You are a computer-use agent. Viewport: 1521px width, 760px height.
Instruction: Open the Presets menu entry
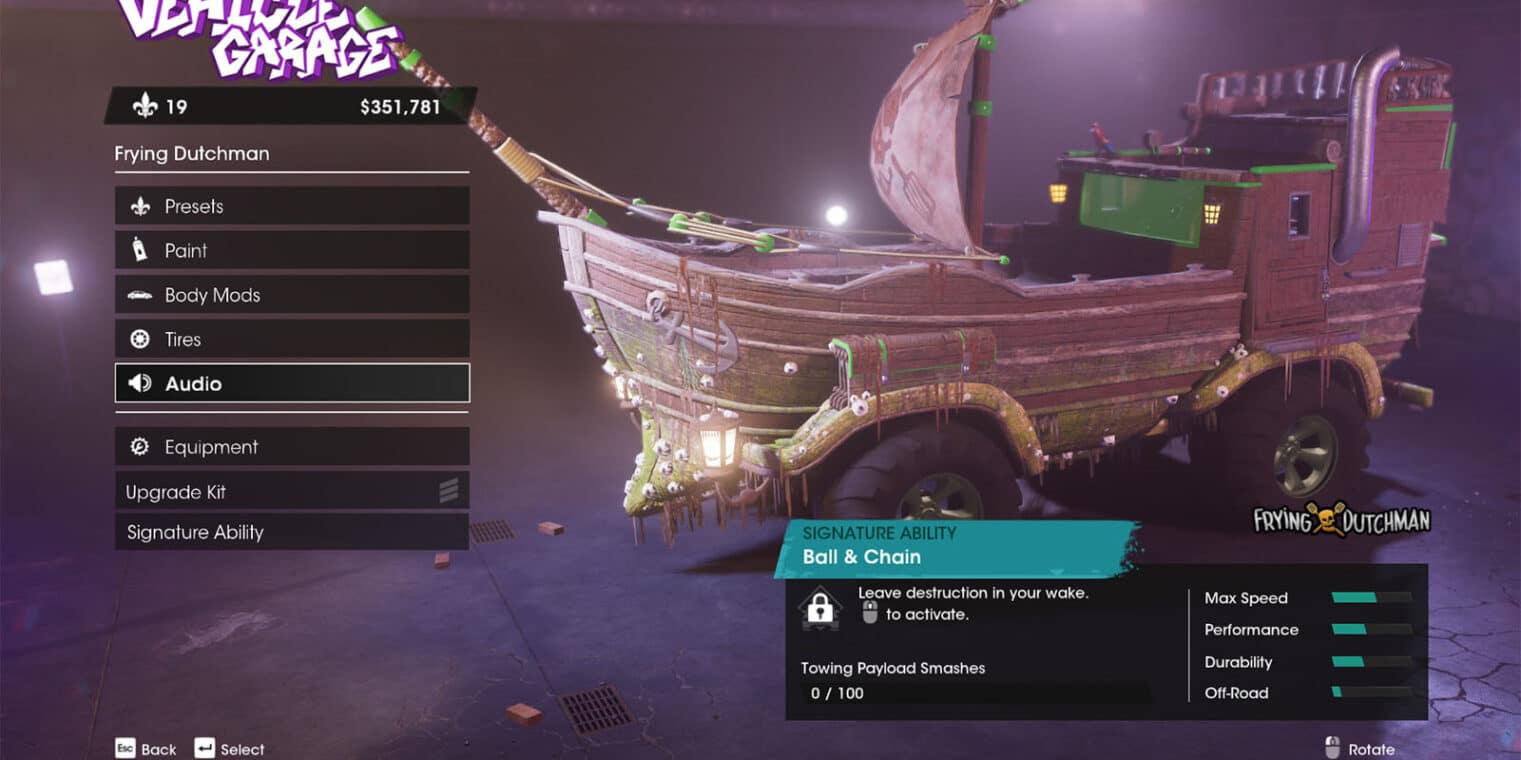[291, 206]
